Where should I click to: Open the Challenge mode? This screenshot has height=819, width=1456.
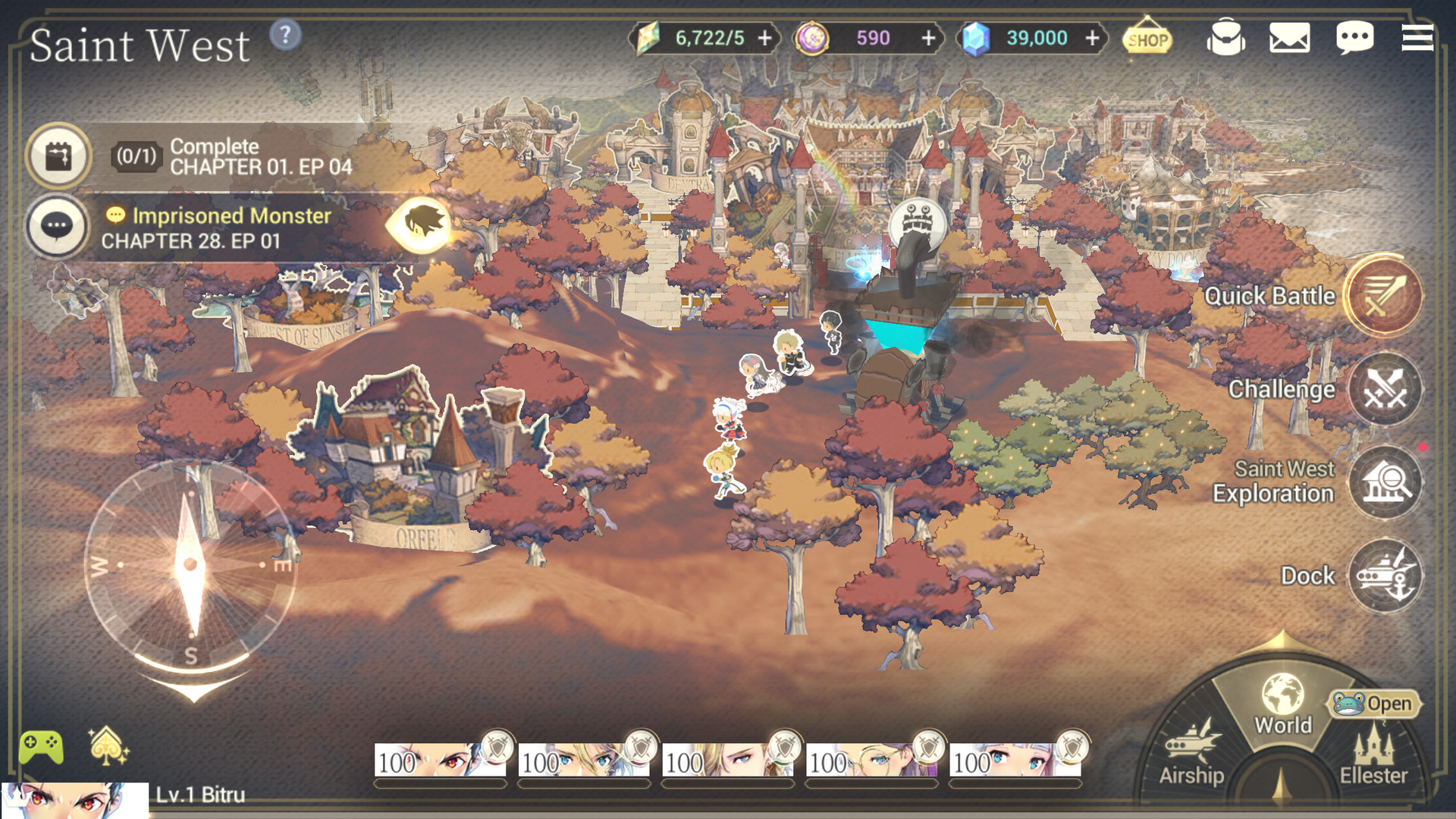1385,390
